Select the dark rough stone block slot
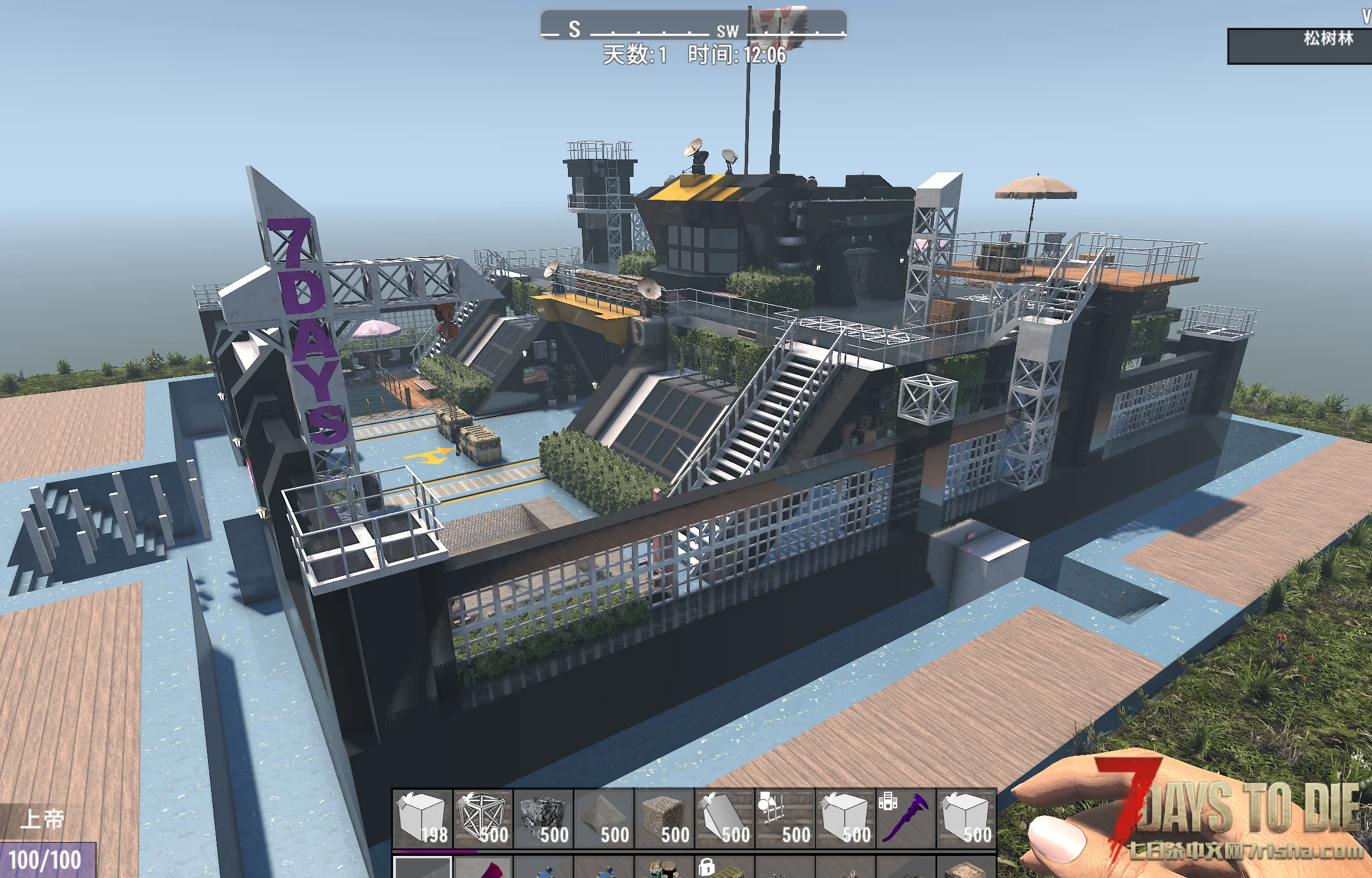 tap(543, 818)
